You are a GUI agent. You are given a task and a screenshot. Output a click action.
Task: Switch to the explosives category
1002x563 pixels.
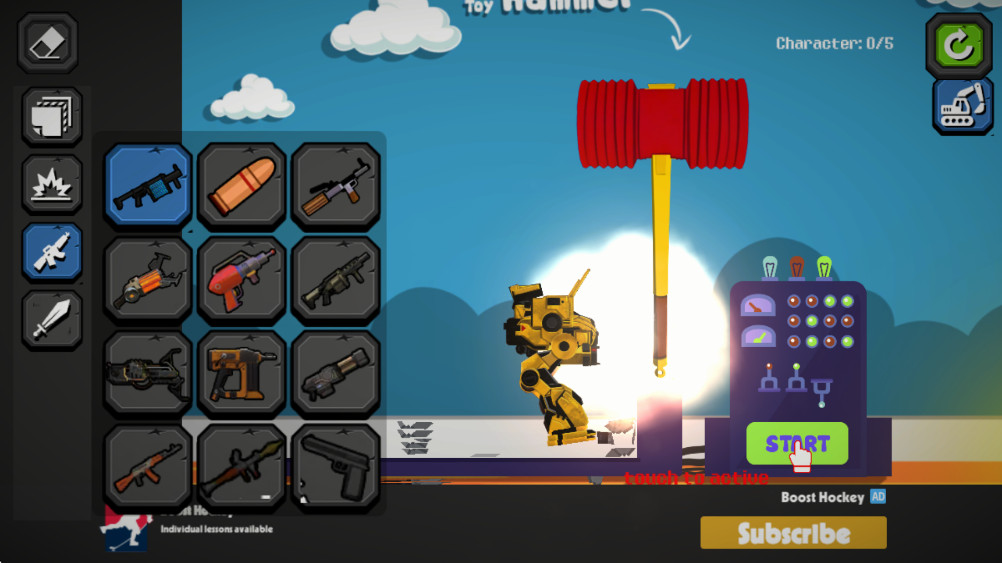52,184
